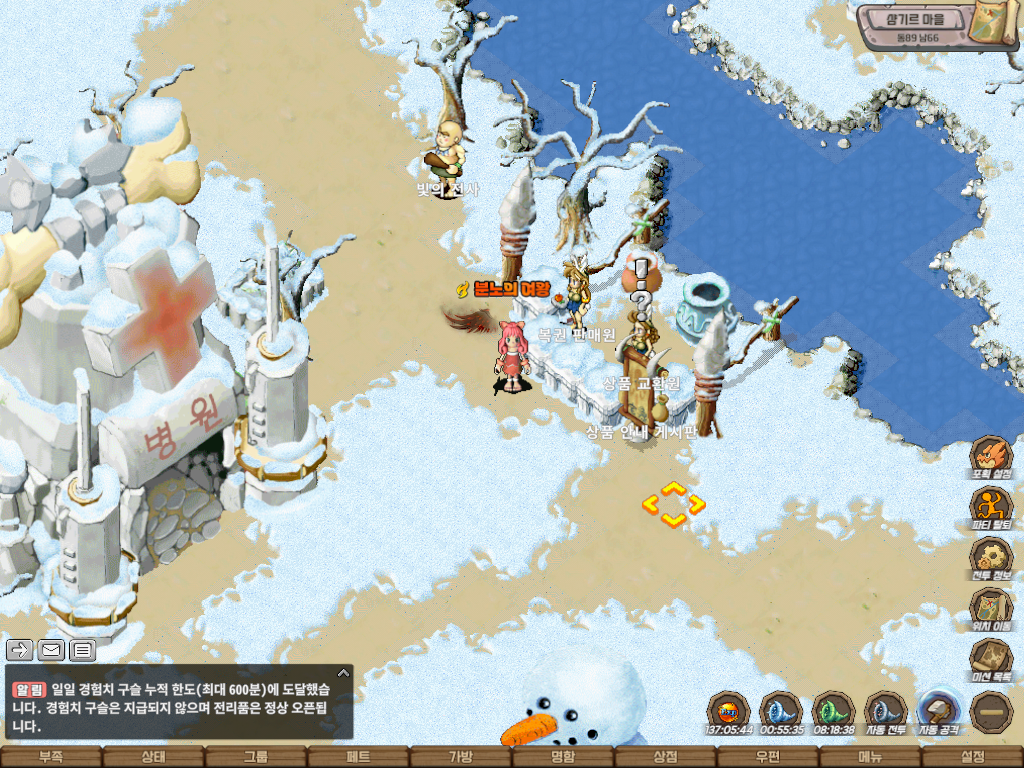Show the 미션 목록 mission list
1024x768 pixels.
(x=991, y=659)
